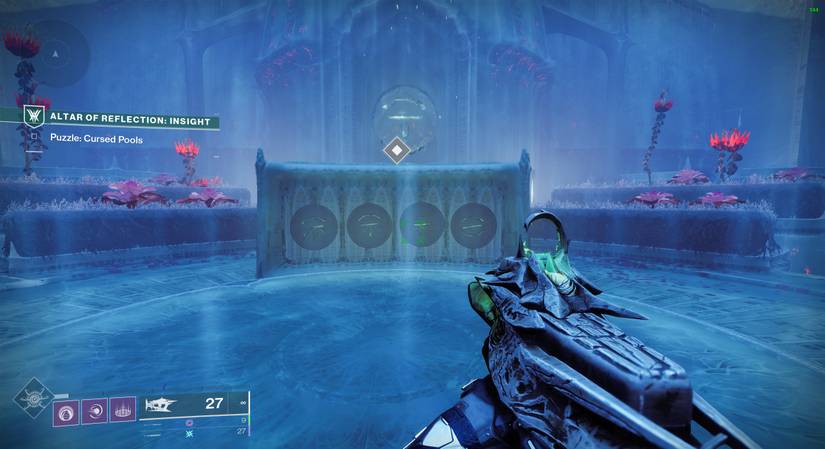Trigger the melee ability icon
This screenshot has height=449, width=825.
coord(97,410)
